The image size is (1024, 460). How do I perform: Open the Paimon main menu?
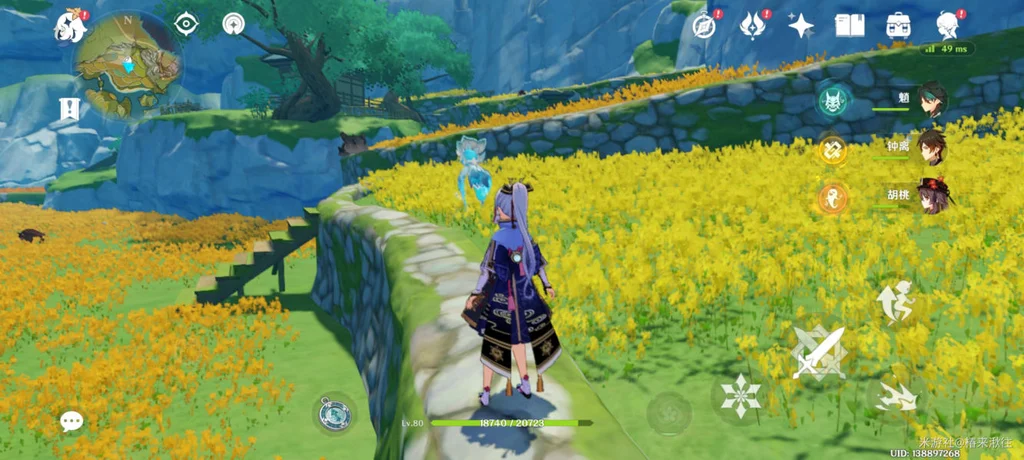(70, 27)
